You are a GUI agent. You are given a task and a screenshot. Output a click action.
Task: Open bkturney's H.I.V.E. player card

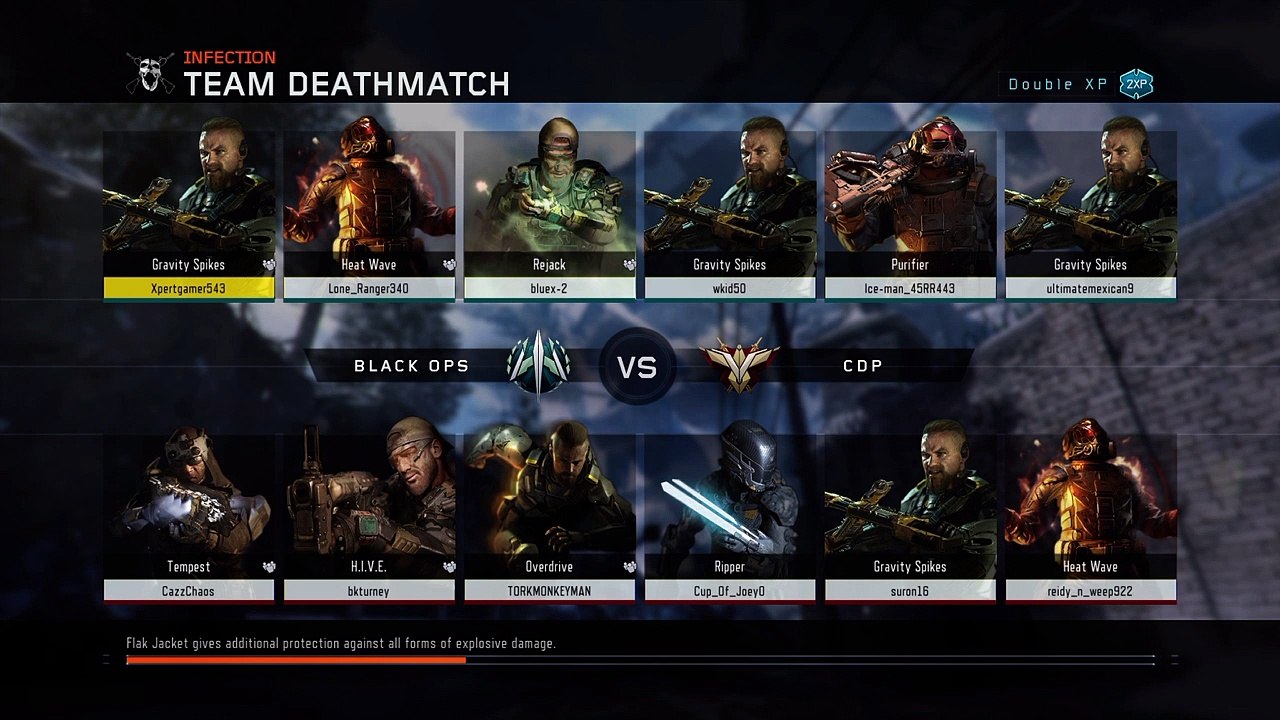[369, 517]
